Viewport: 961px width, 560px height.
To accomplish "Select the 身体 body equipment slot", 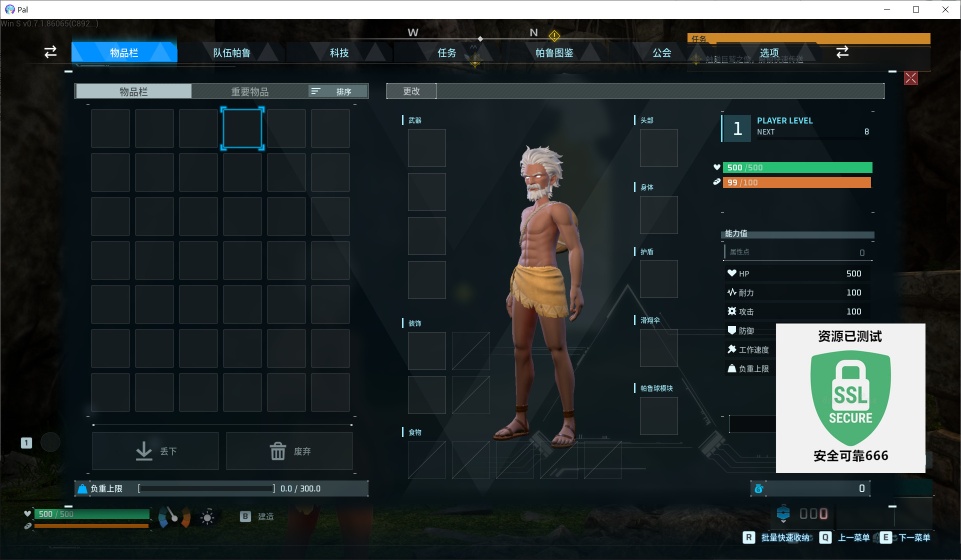I will (x=659, y=215).
